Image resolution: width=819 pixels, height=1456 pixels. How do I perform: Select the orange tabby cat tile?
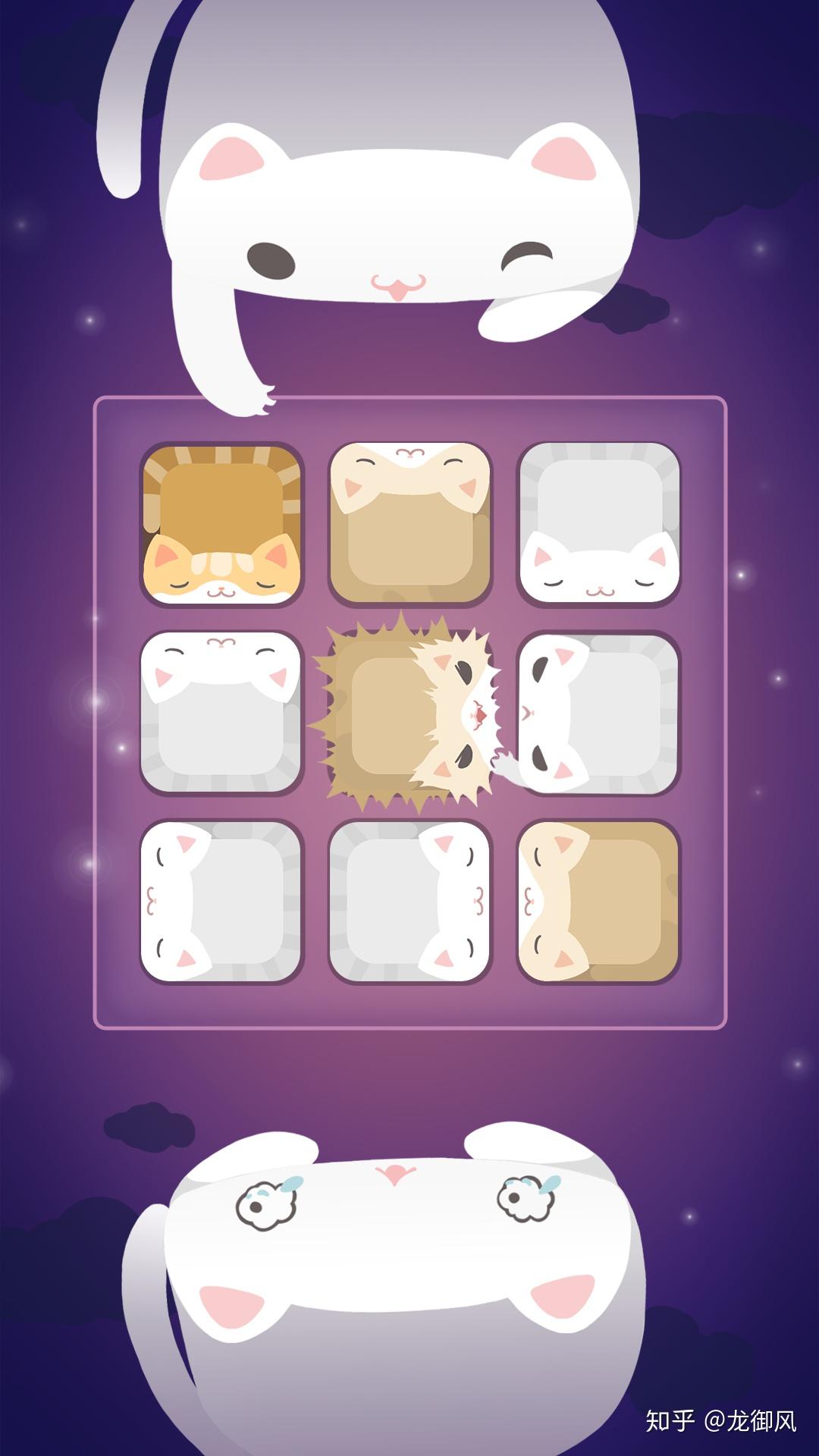pos(221,524)
